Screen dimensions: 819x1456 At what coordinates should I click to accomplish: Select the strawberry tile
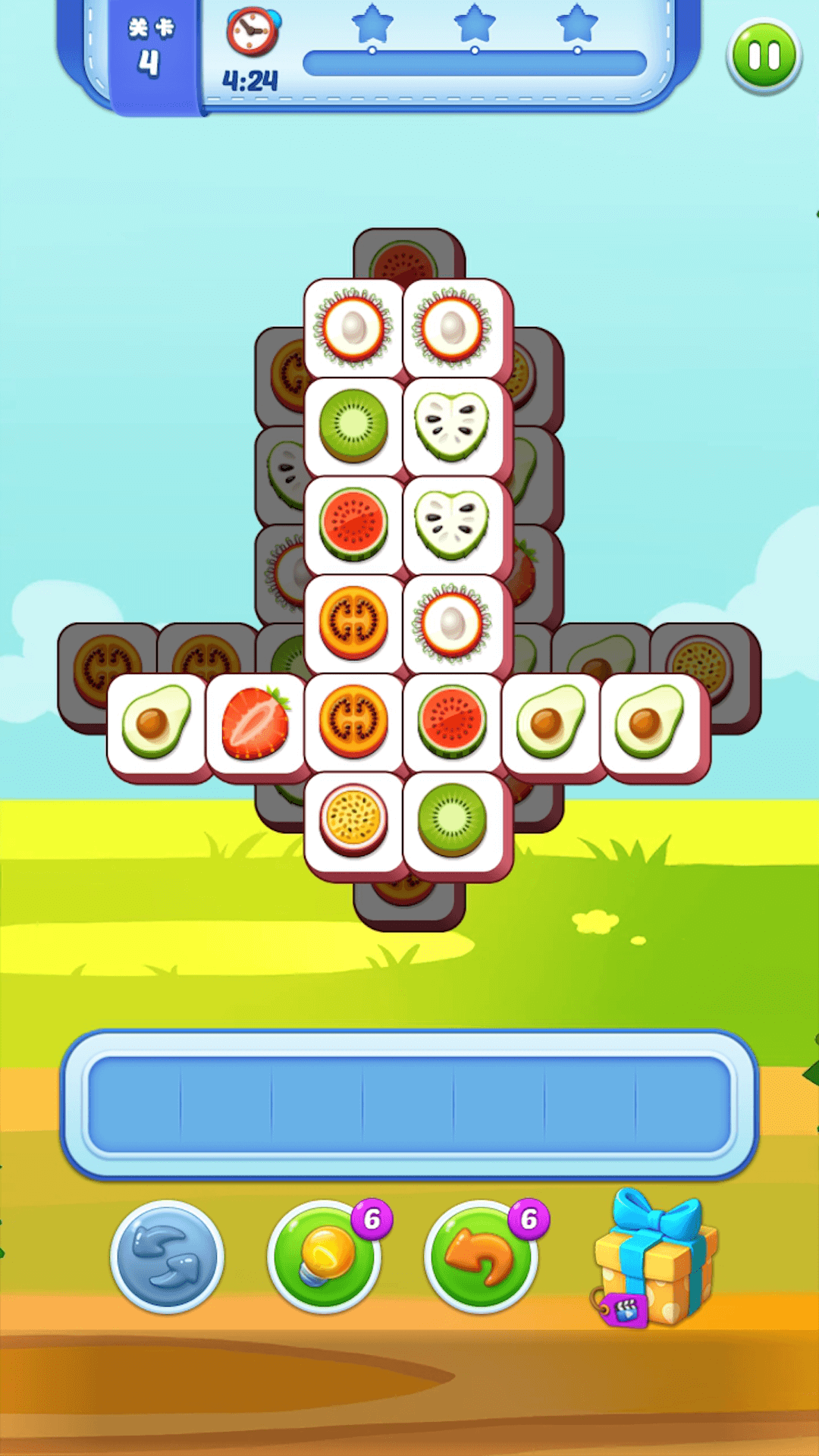[256, 724]
